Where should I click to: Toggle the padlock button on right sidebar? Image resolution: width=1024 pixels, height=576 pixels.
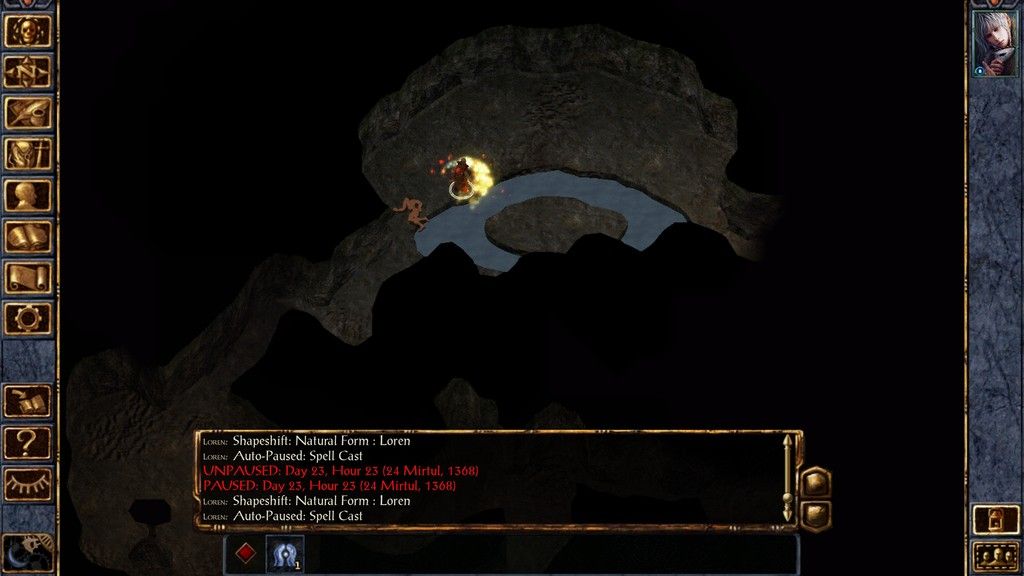(995, 518)
